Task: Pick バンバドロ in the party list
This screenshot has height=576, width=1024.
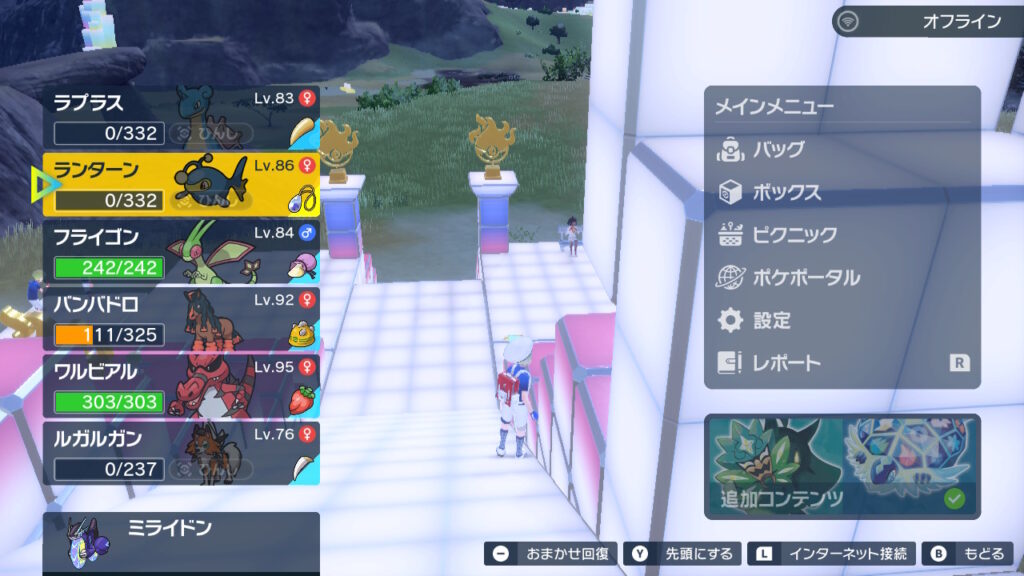Action: point(181,319)
